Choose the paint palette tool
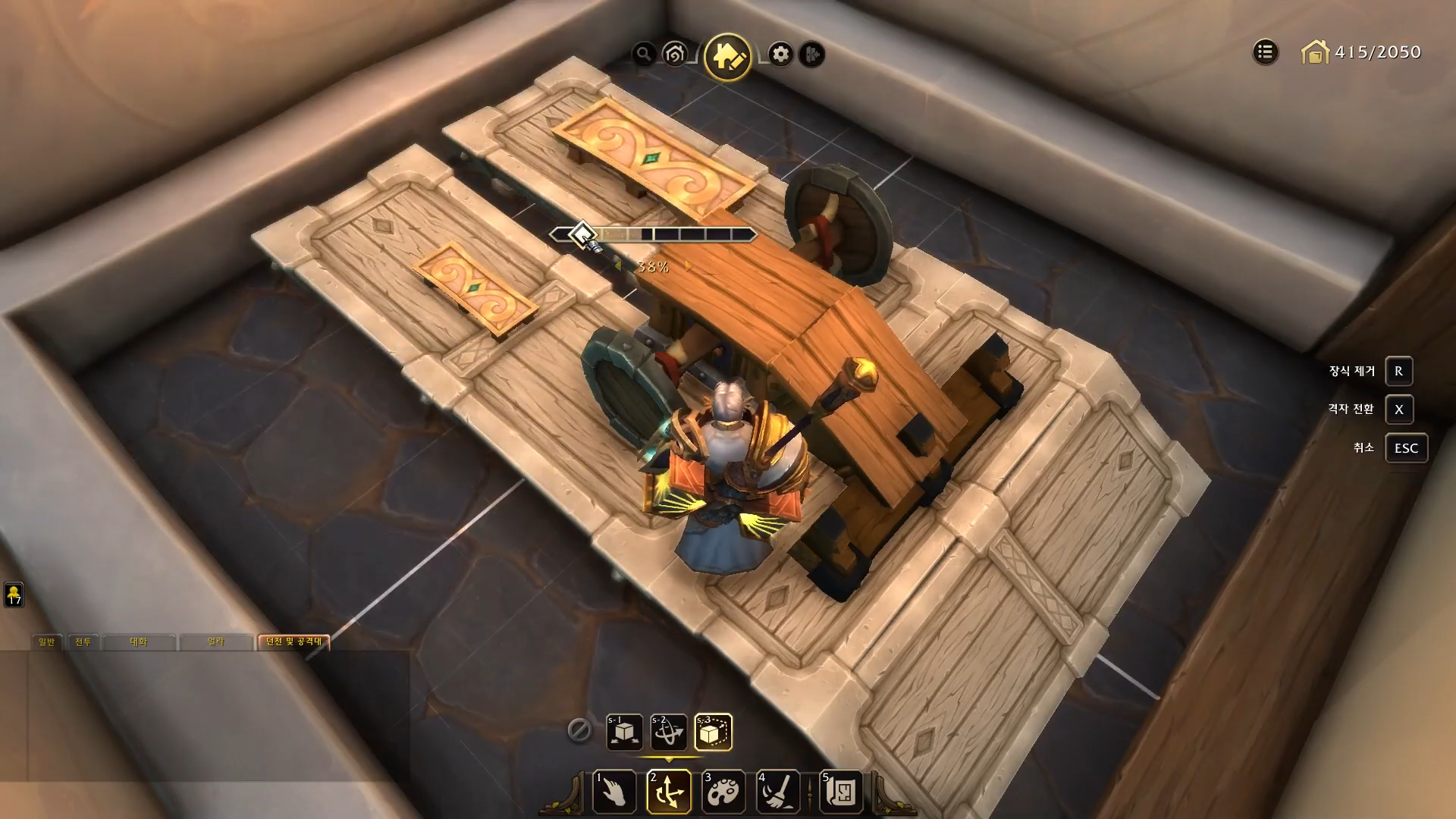1456x819 pixels. [723, 792]
